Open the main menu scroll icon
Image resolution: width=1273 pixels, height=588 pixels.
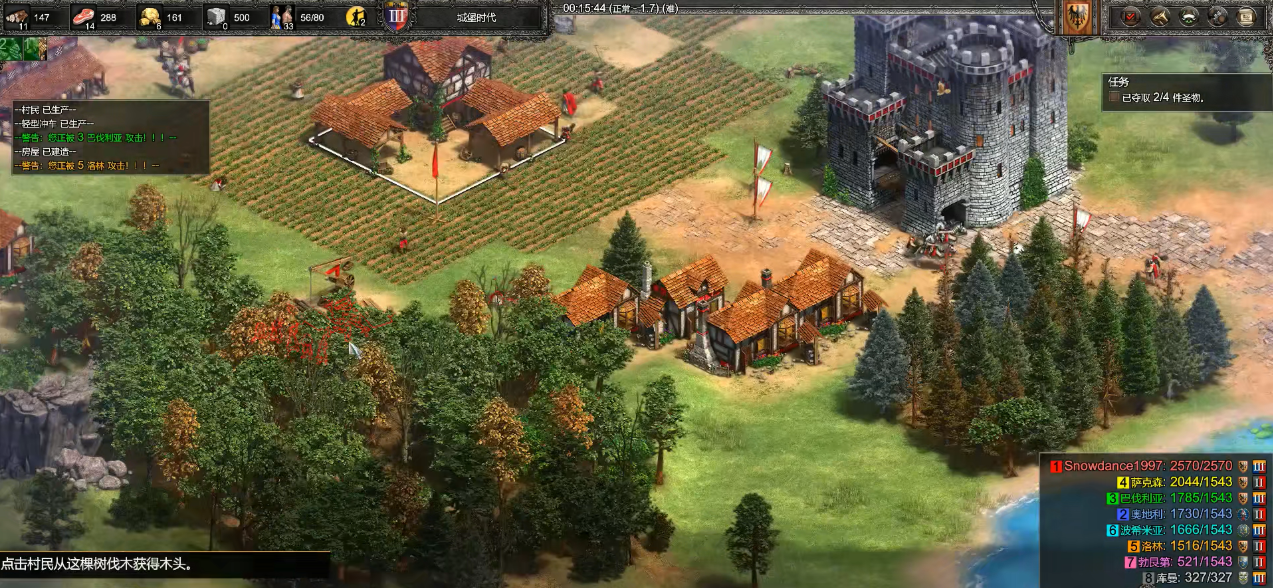(x=1246, y=16)
